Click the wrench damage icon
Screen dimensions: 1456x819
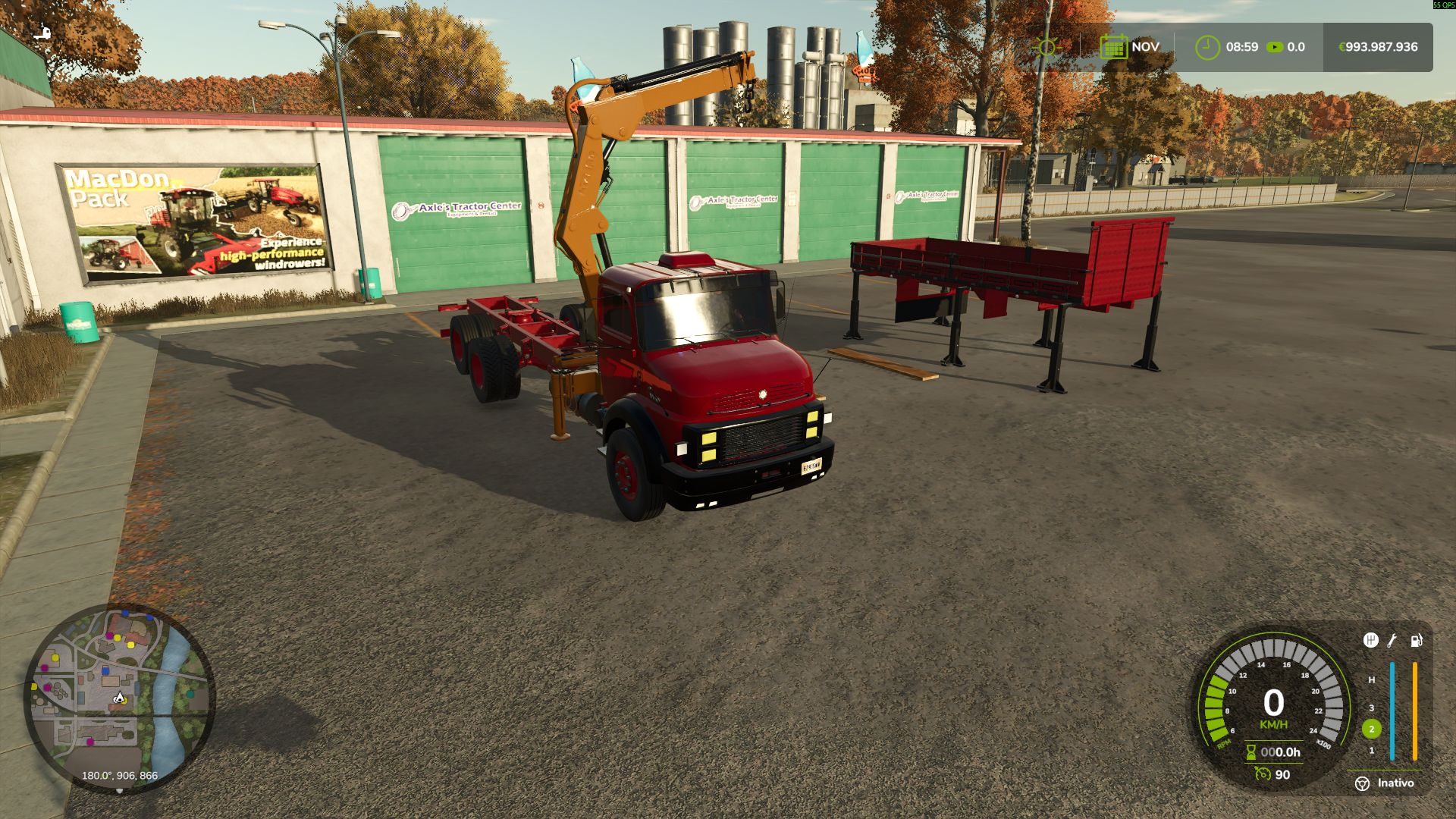pos(1392,640)
